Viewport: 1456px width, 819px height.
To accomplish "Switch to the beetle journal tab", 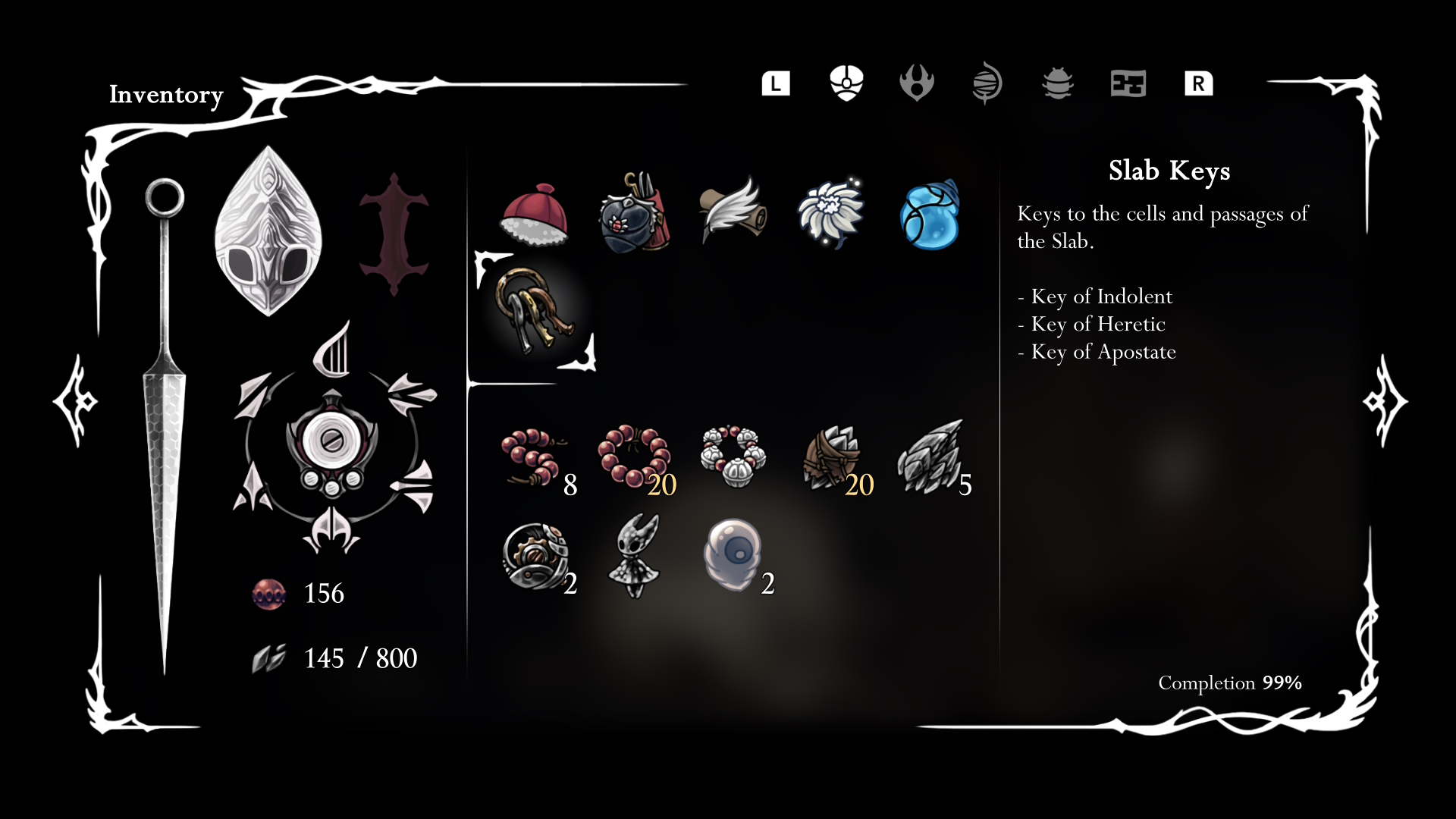I will [1058, 83].
